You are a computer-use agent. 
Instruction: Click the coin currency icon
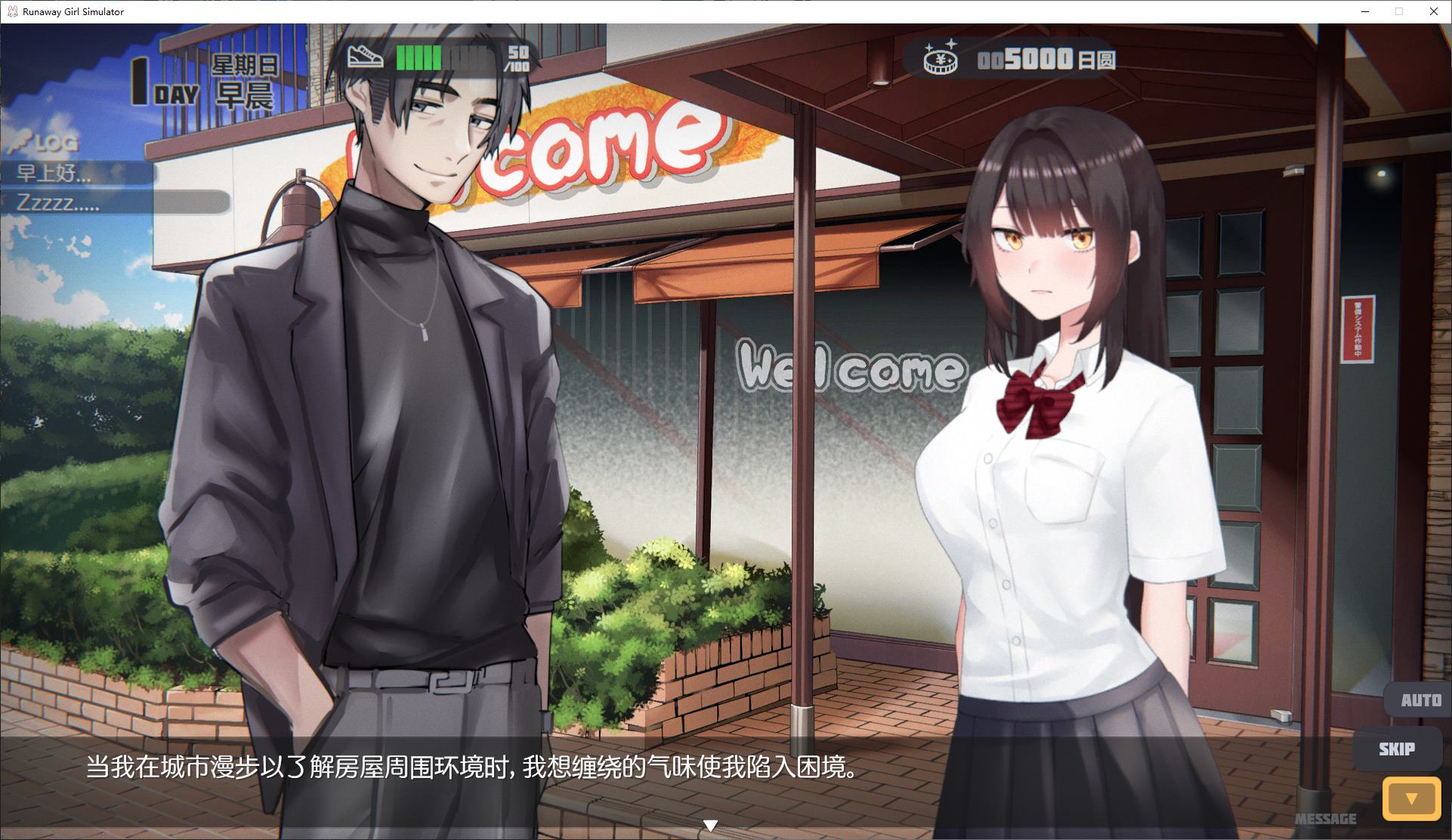click(941, 60)
